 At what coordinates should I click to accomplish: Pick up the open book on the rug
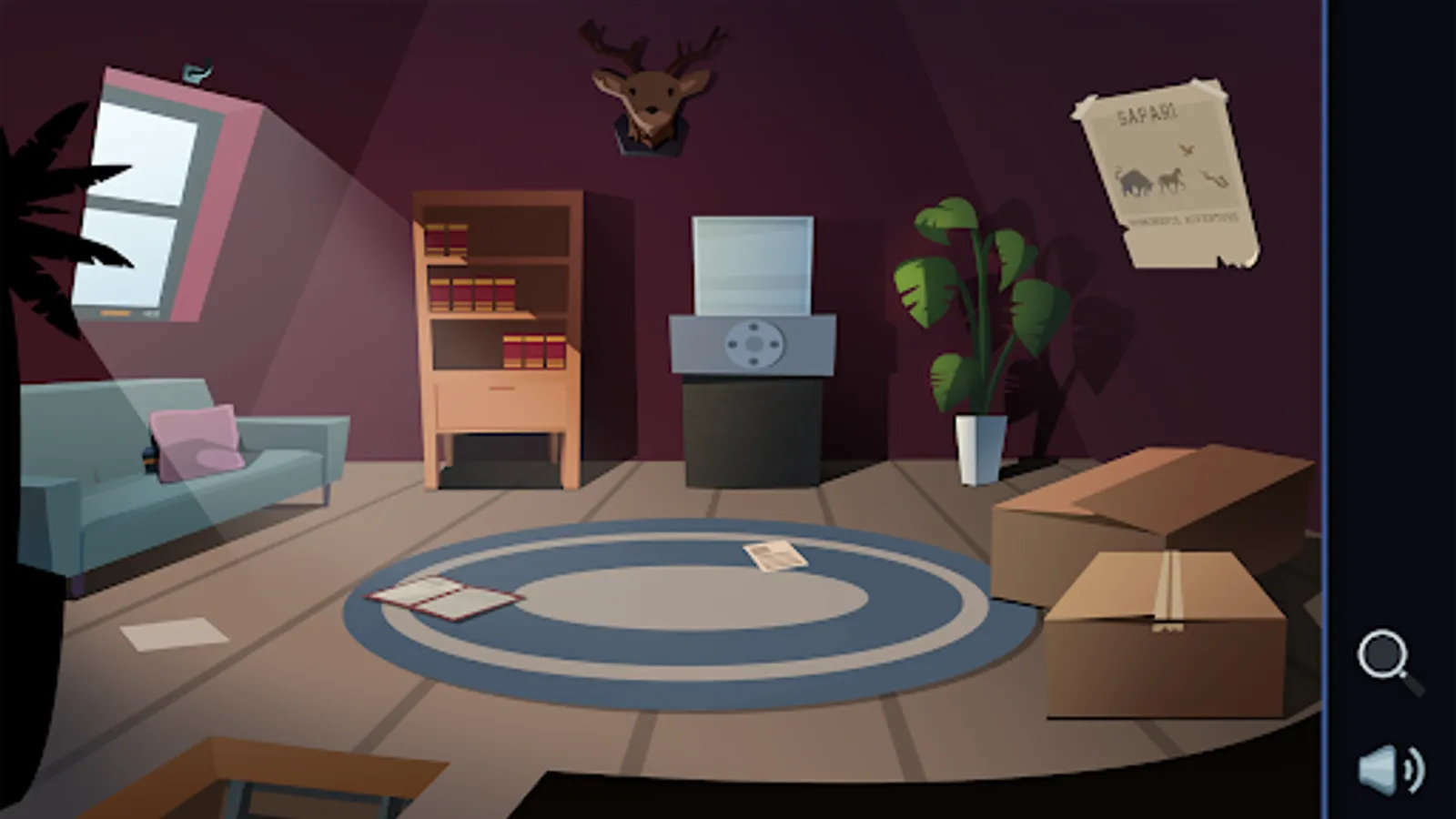(441, 598)
